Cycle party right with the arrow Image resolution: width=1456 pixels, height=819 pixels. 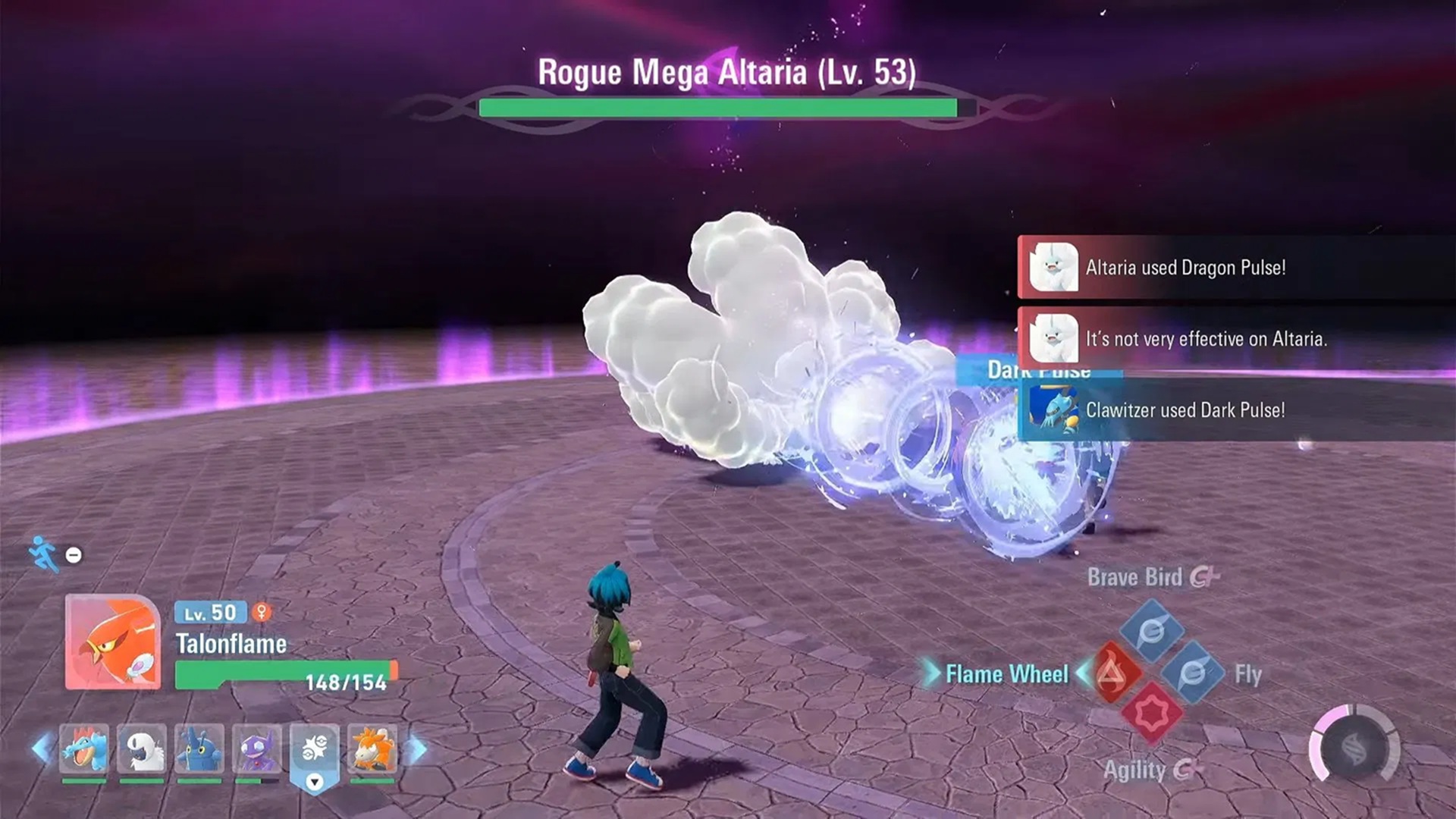tap(417, 749)
